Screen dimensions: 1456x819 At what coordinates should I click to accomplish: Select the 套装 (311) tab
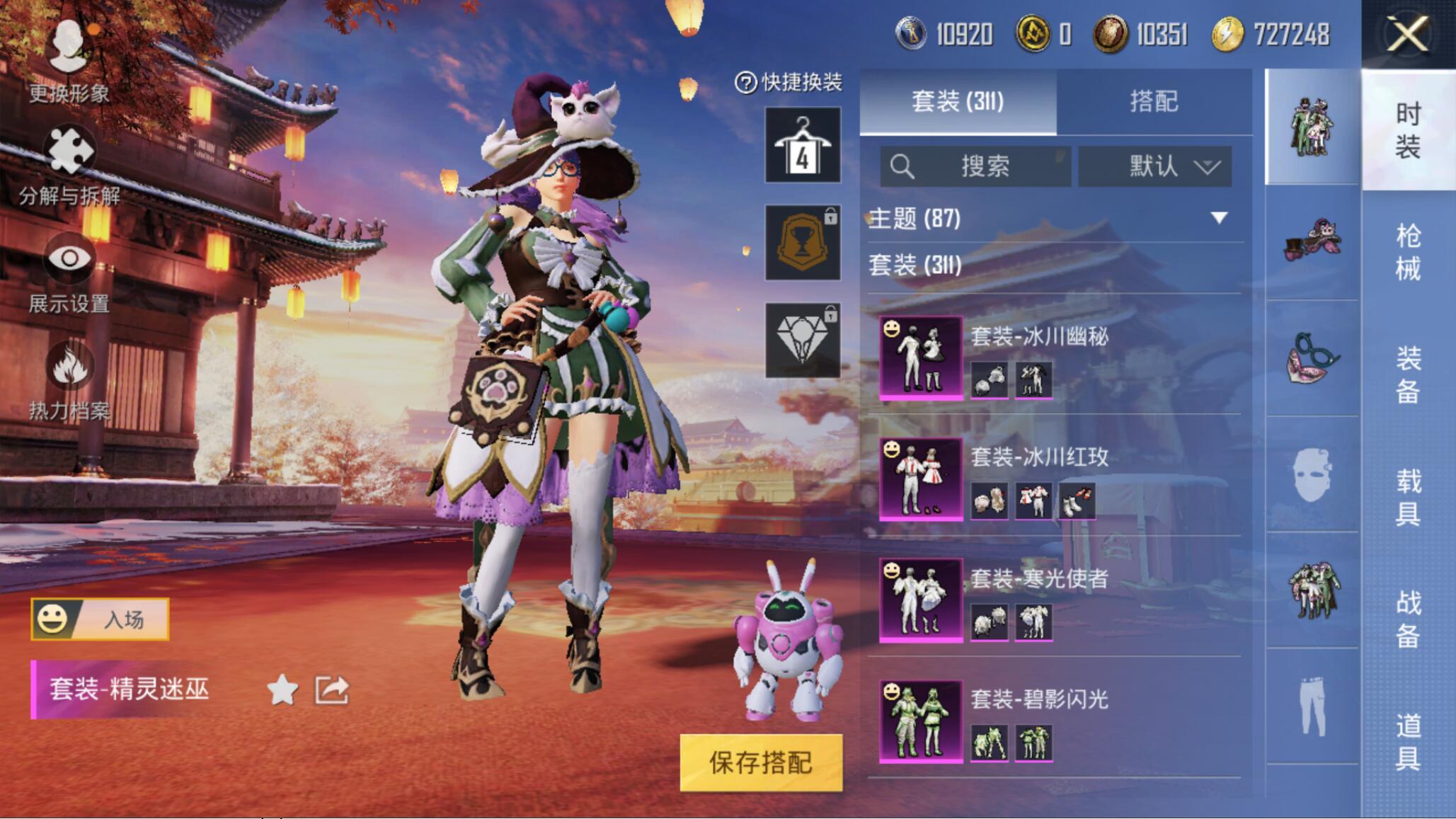pos(958,102)
